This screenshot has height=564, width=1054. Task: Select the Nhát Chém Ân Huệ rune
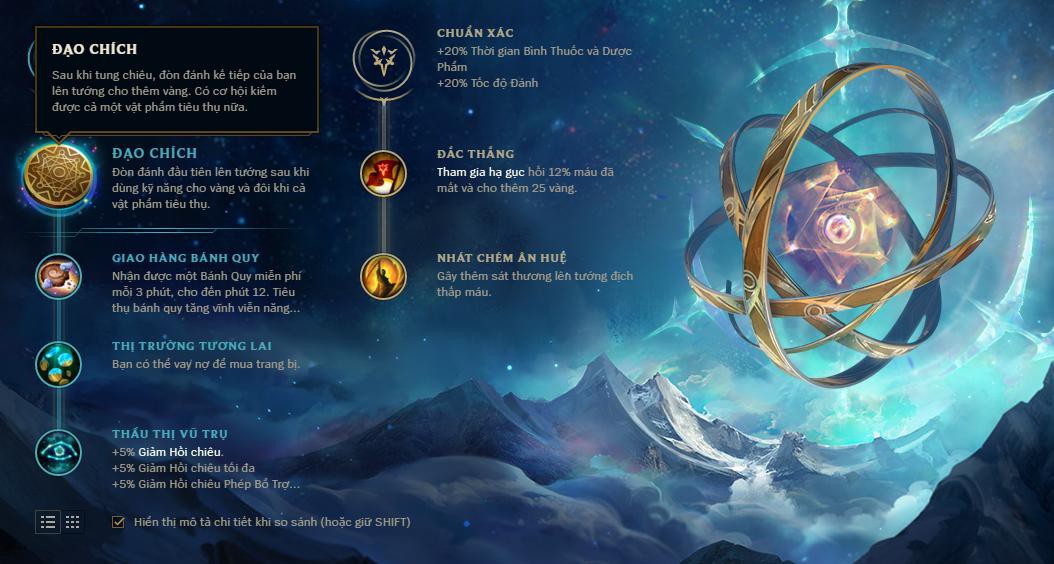(383, 277)
